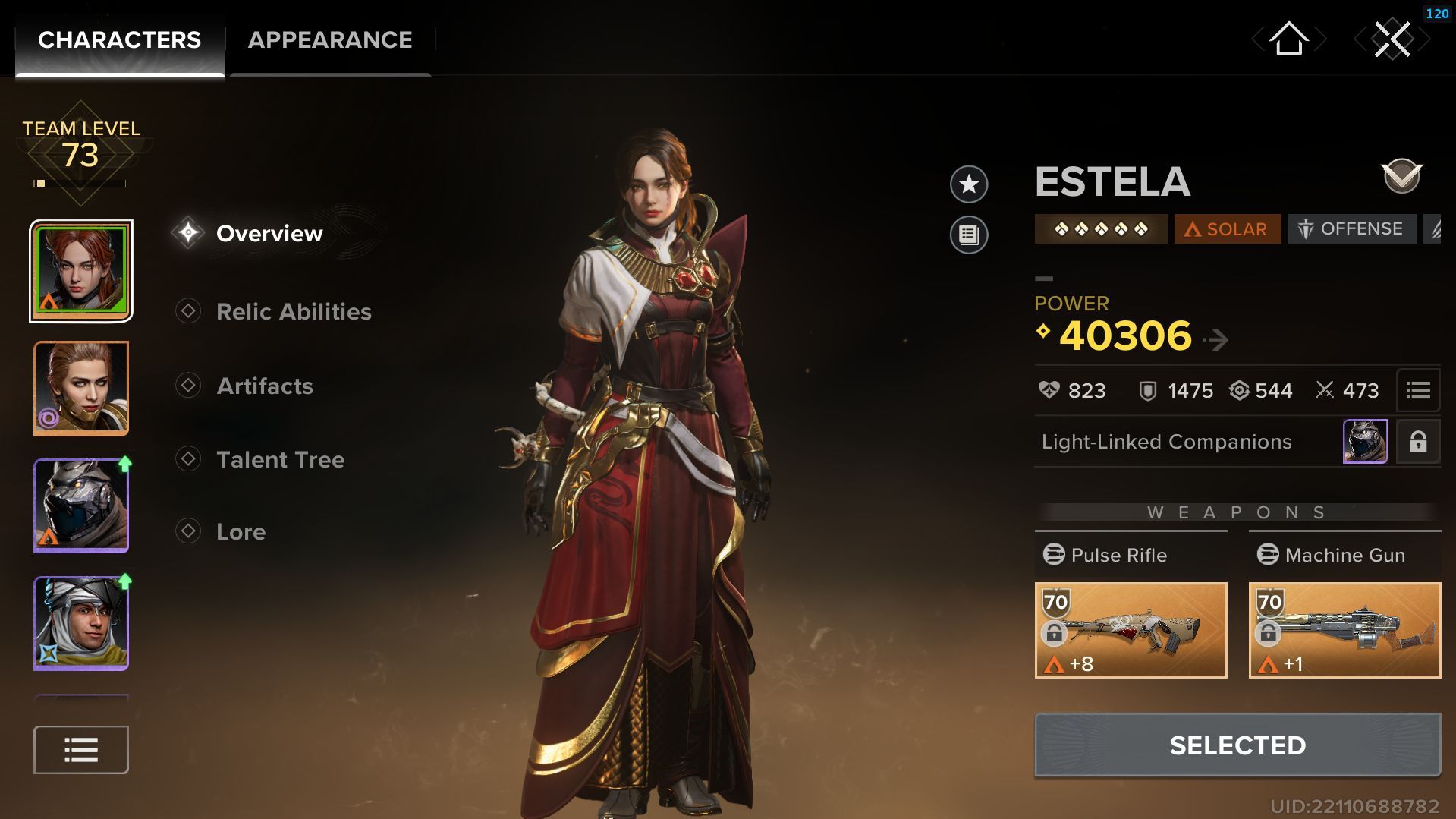Click the Team Level 73 progress bar
The width and height of the screenshot is (1456, 819).
(x=79, y=182)
